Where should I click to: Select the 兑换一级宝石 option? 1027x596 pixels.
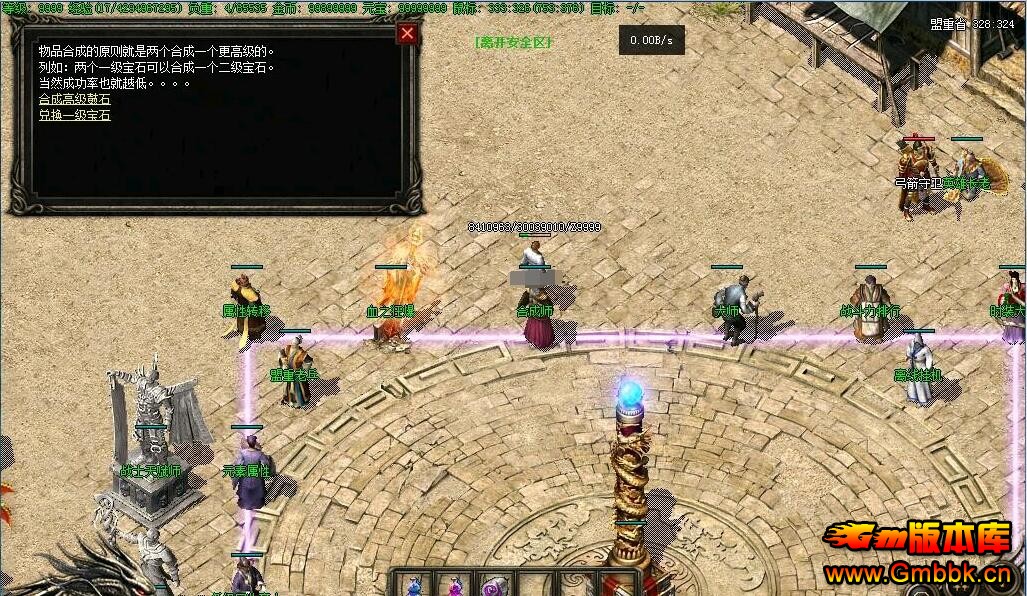point(75,115)
